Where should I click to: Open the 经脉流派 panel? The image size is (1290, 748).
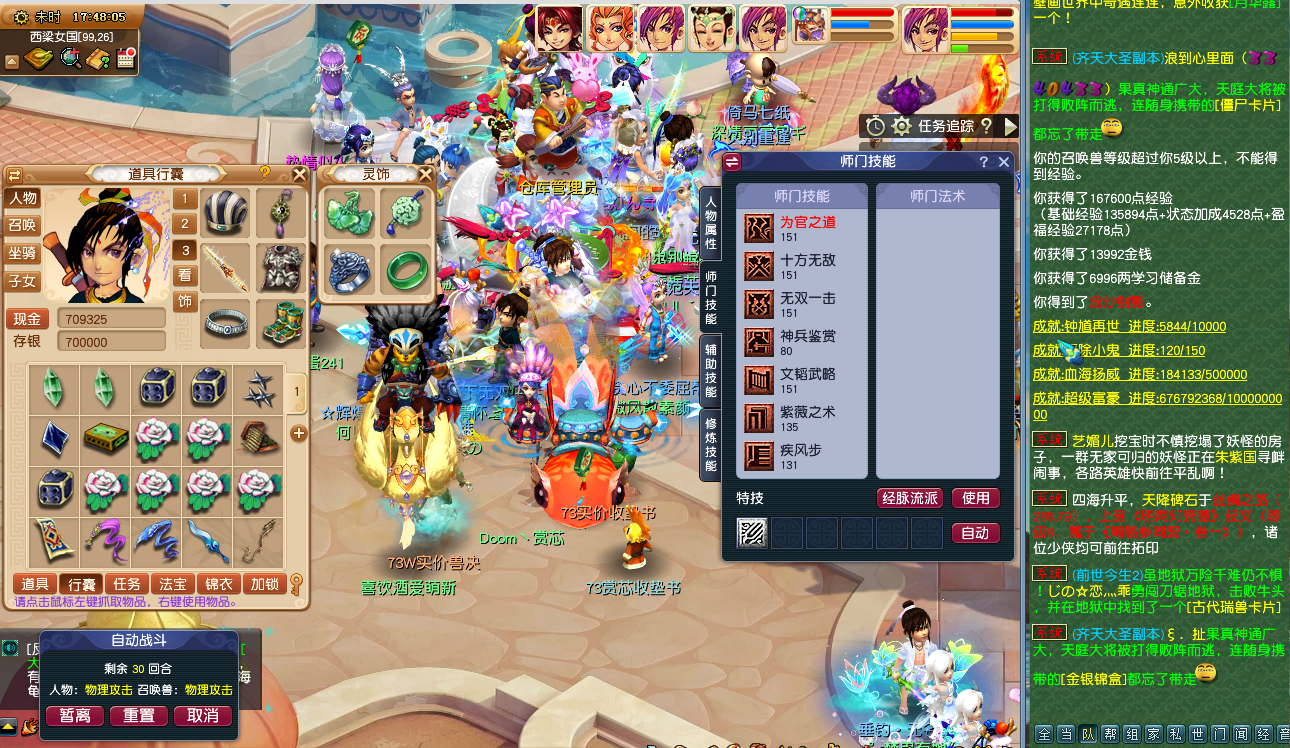click(909, 498)
